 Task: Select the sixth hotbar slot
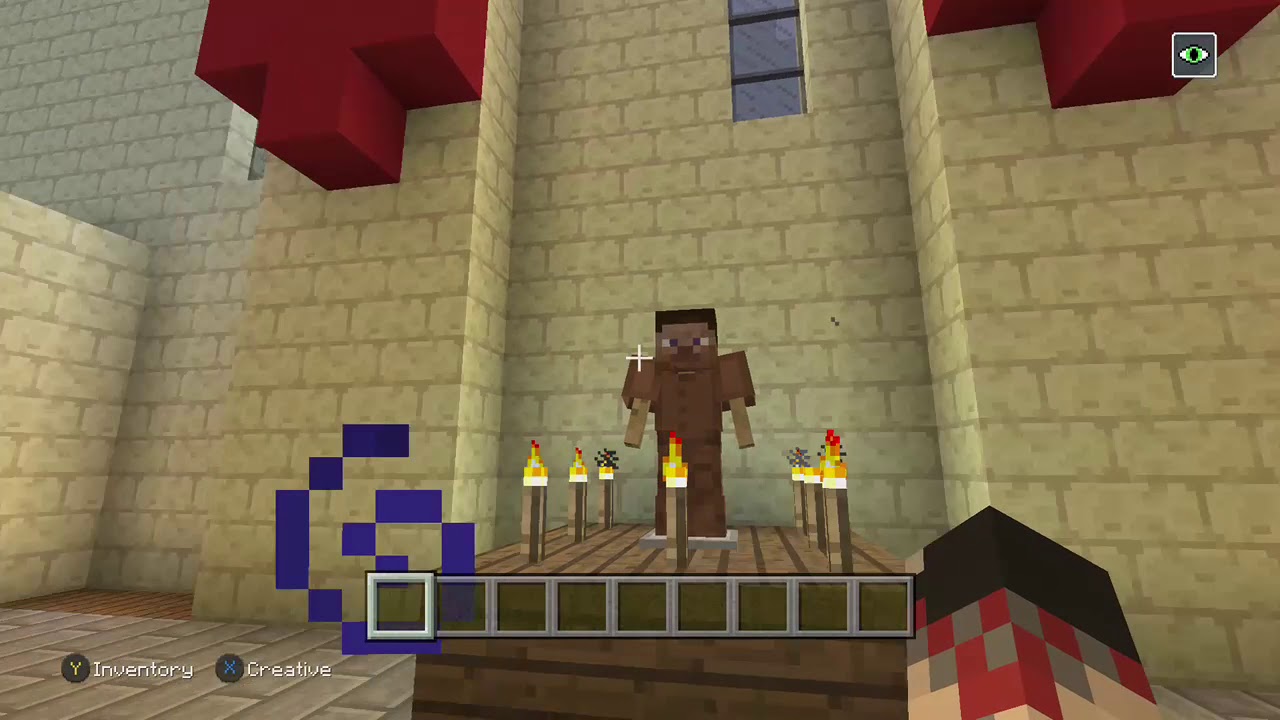699,605
